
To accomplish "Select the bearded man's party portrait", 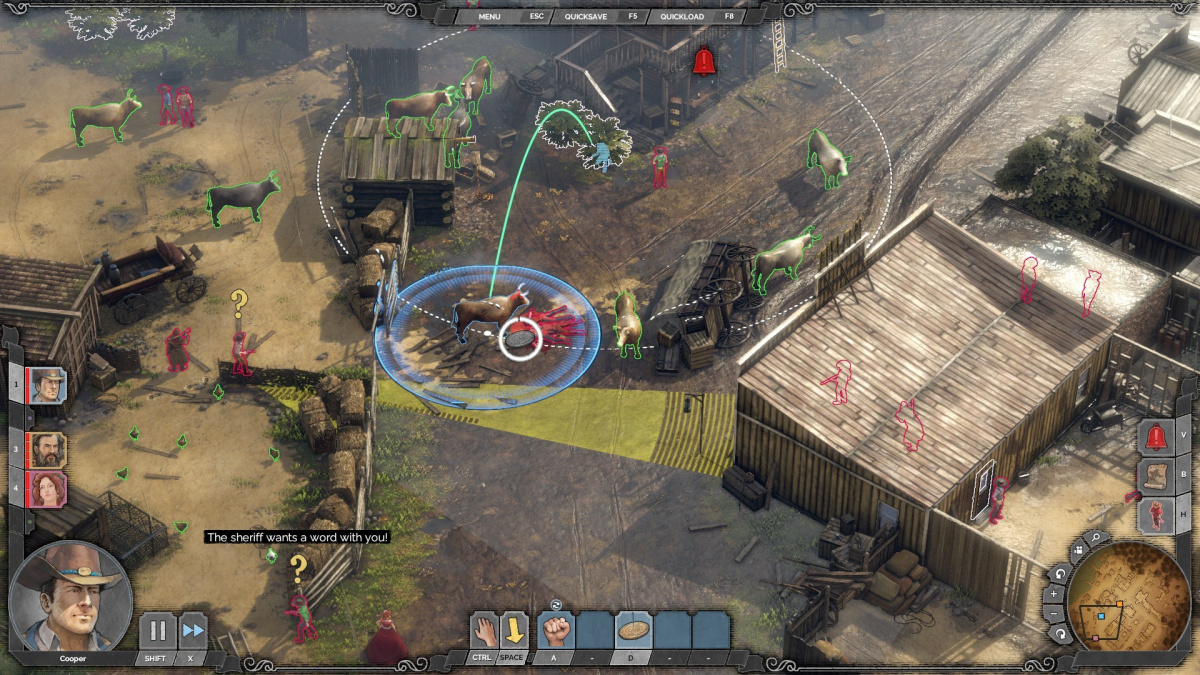I will point(47,449).
